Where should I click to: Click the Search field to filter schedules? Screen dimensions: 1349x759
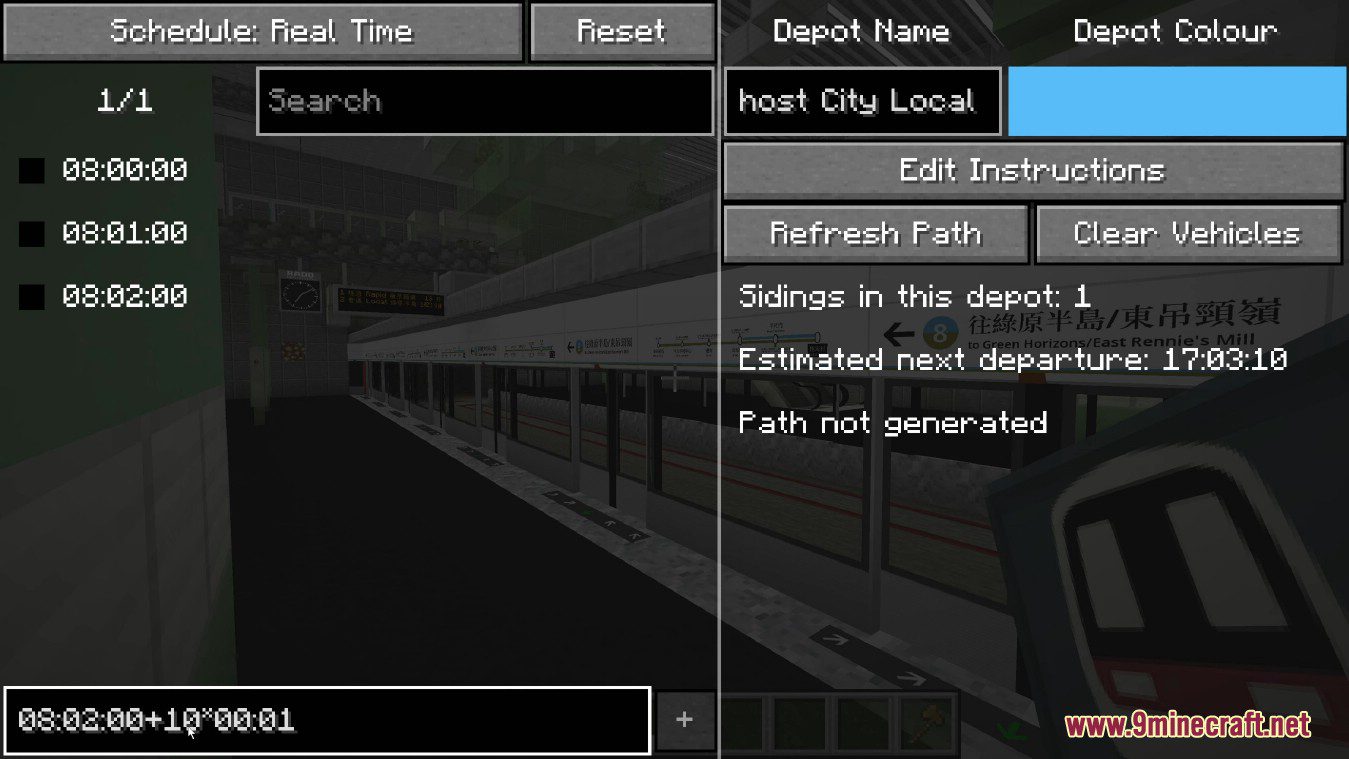[485, 100]
